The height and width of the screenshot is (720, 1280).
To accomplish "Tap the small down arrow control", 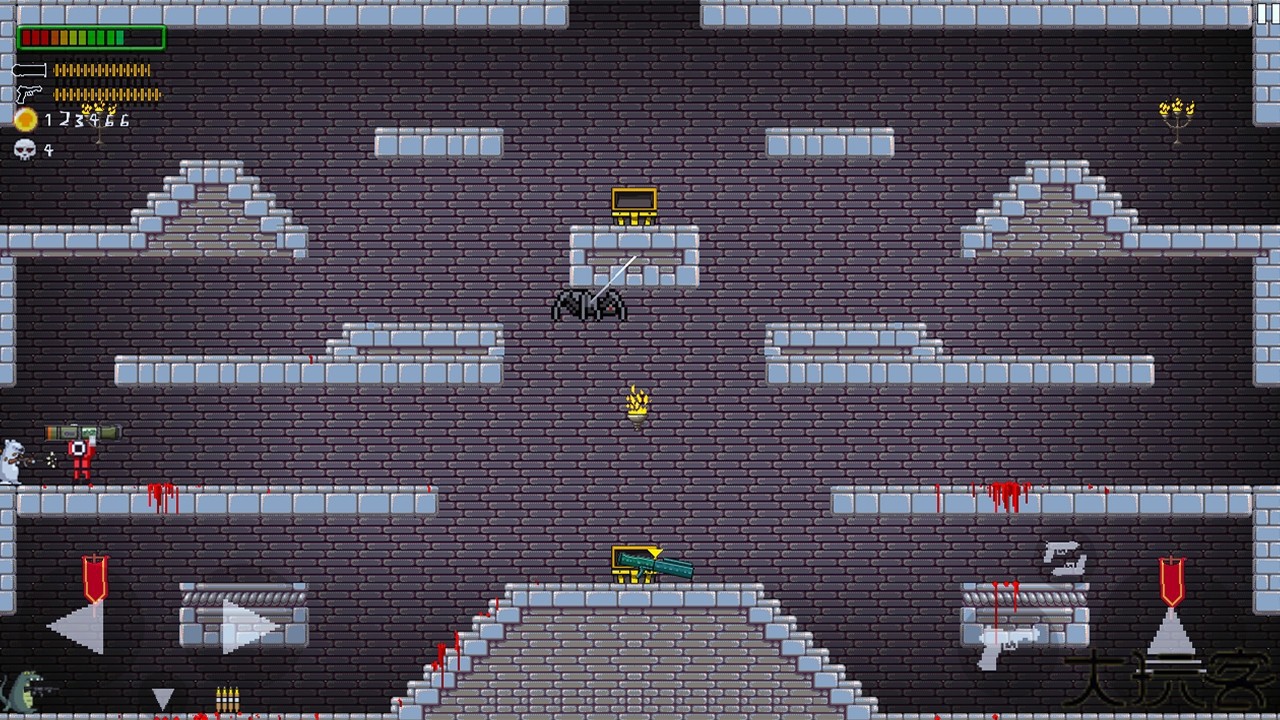I will pos(162,698).
